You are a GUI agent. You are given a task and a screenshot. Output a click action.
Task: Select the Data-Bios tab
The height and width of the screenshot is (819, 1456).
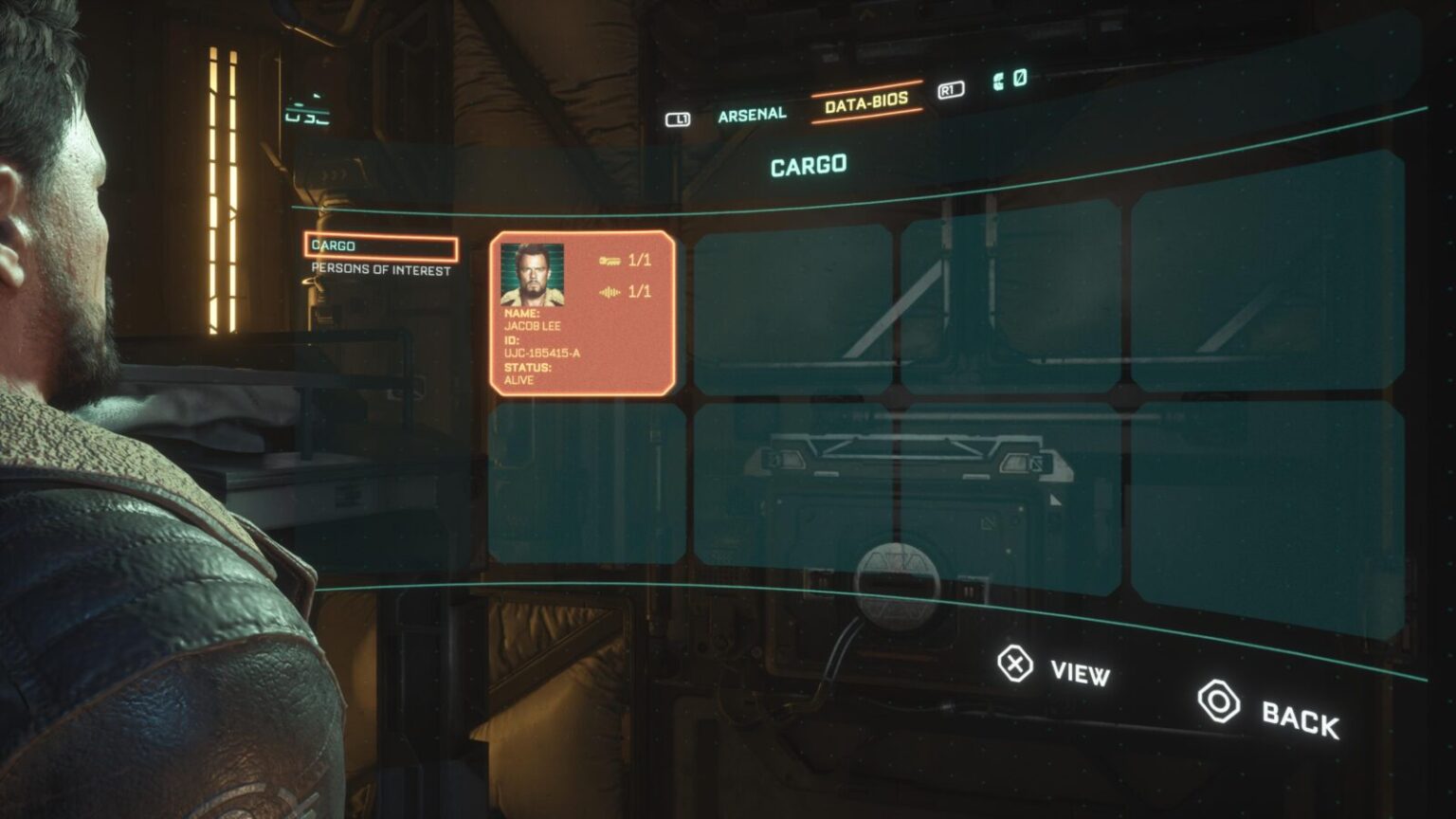click(x=865, y=102)
